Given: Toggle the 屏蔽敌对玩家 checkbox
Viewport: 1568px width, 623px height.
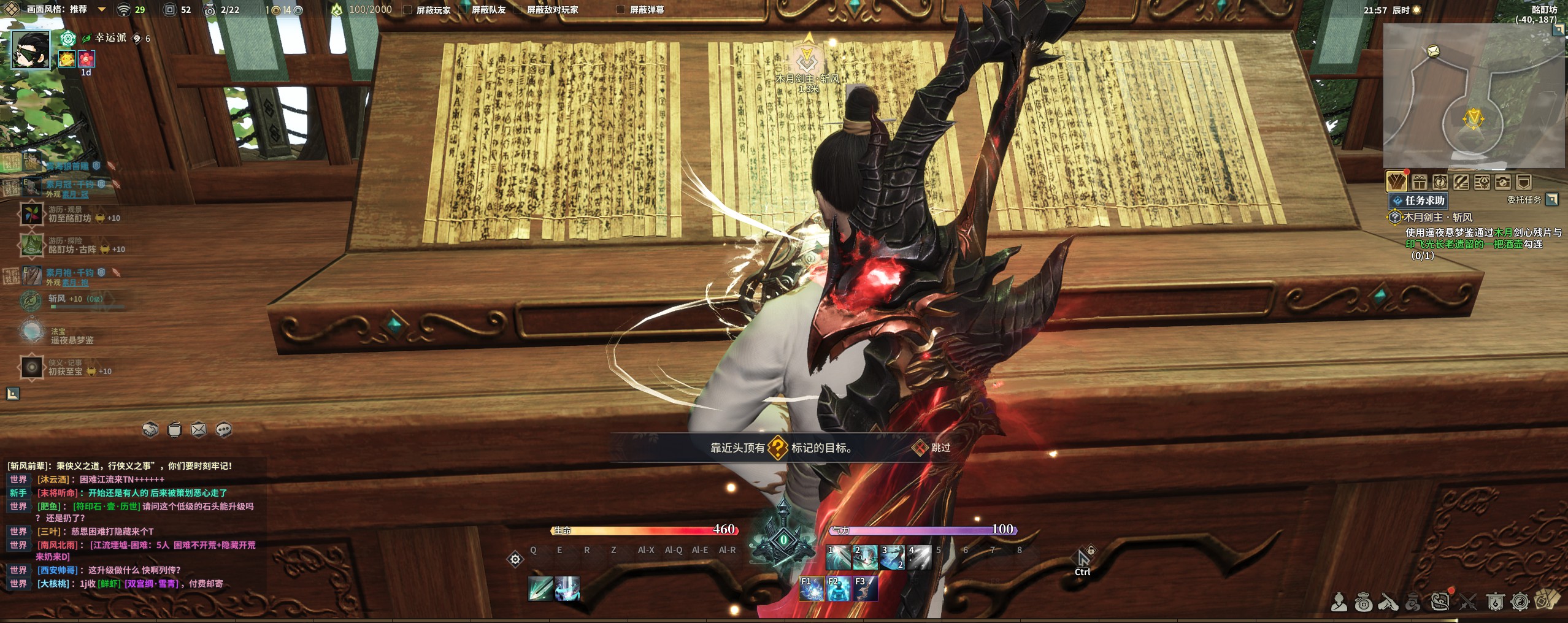Looking at the screenshot, I should point(518,10).
